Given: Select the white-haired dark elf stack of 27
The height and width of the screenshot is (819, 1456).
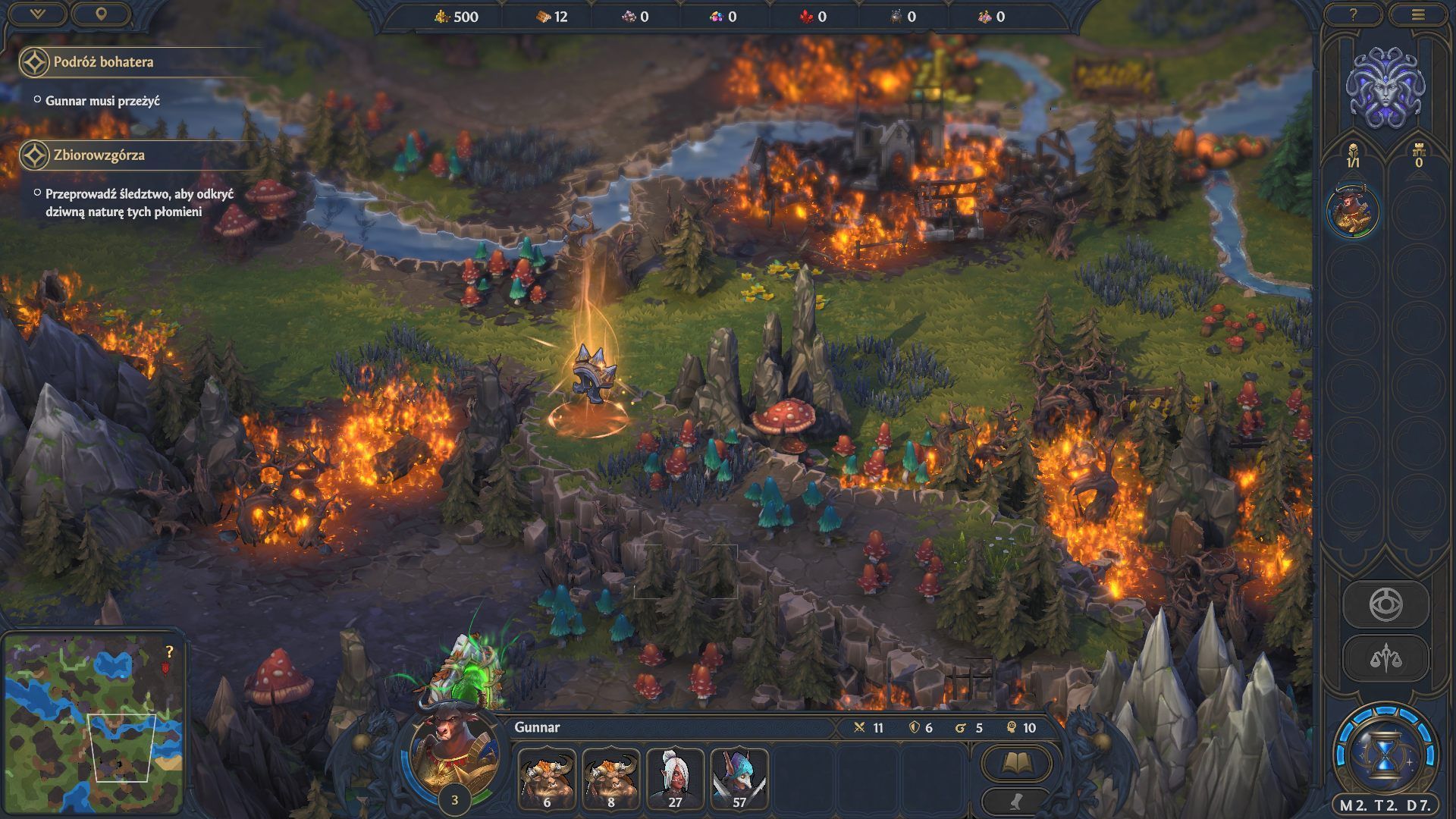Looking at the screenshot, I should (x=675, y=778).
